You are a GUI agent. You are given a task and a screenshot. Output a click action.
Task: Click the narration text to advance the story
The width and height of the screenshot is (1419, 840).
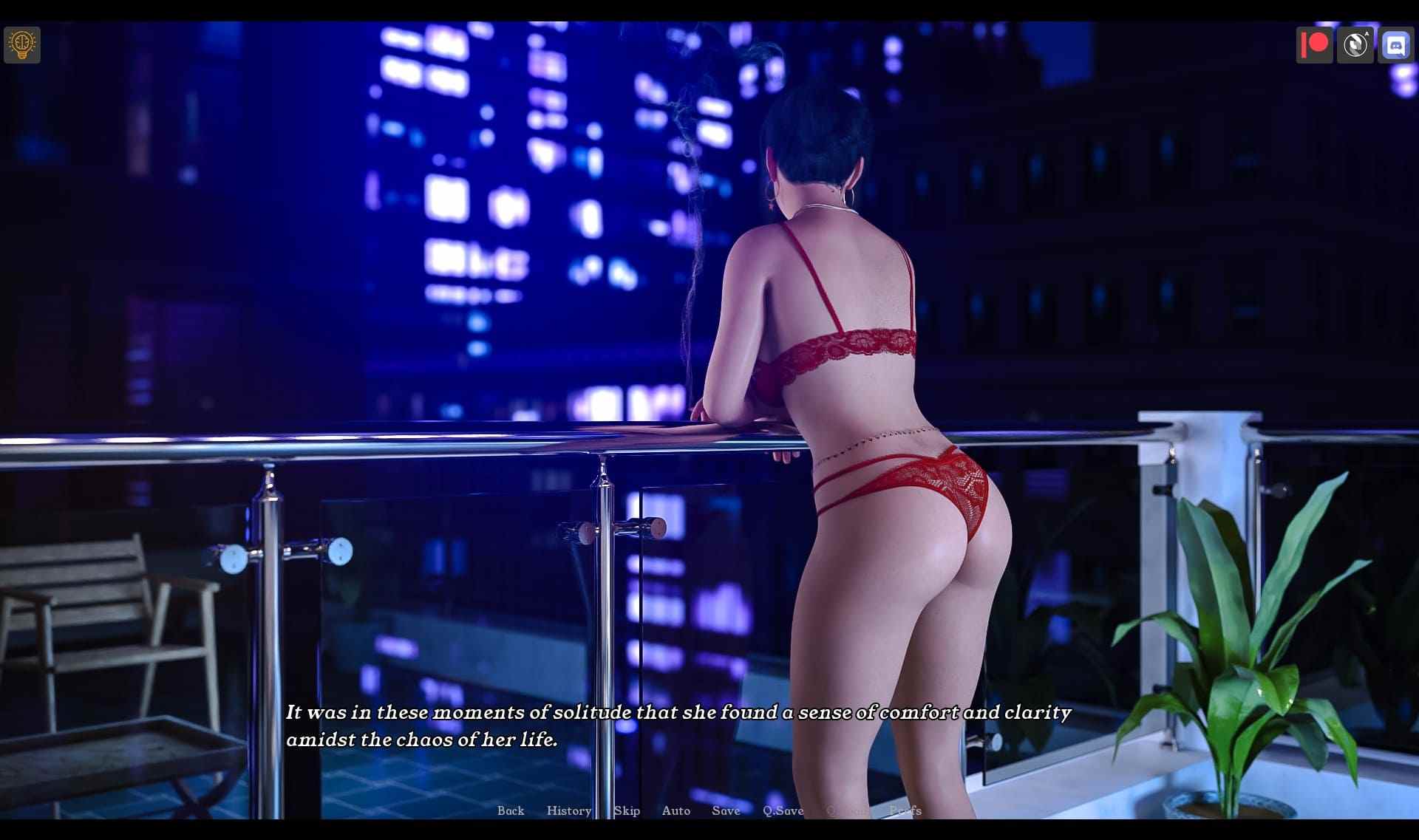point(678,725)
